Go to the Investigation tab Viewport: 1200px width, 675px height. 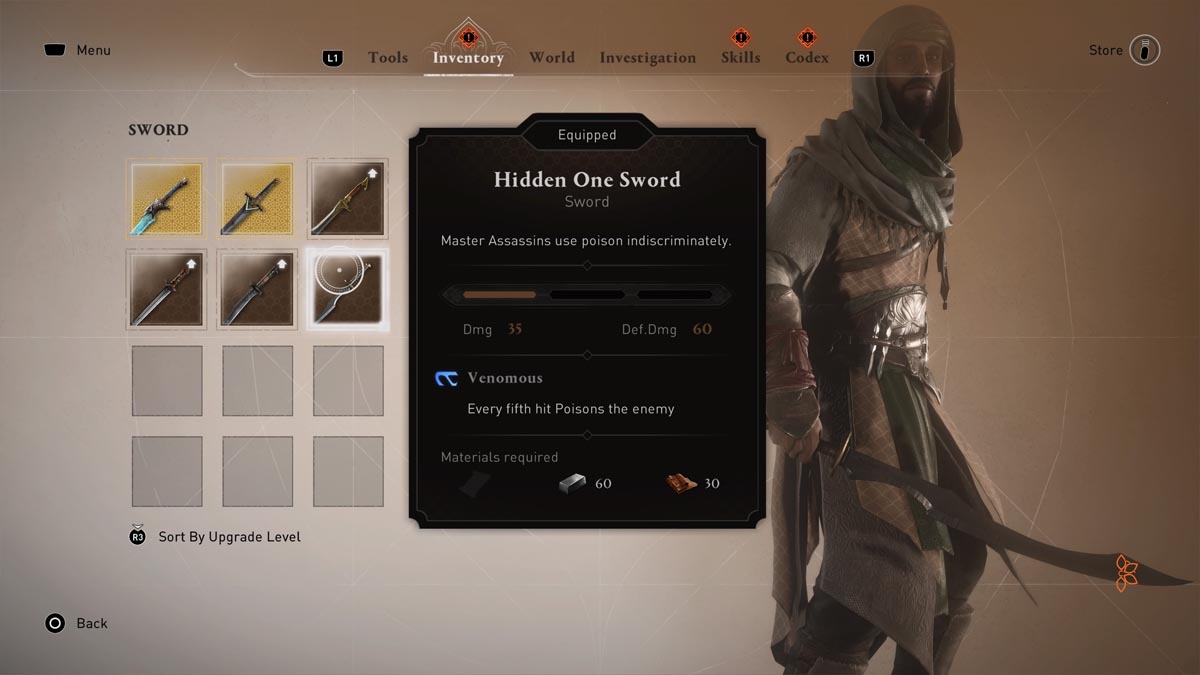[x=647, y=58]
